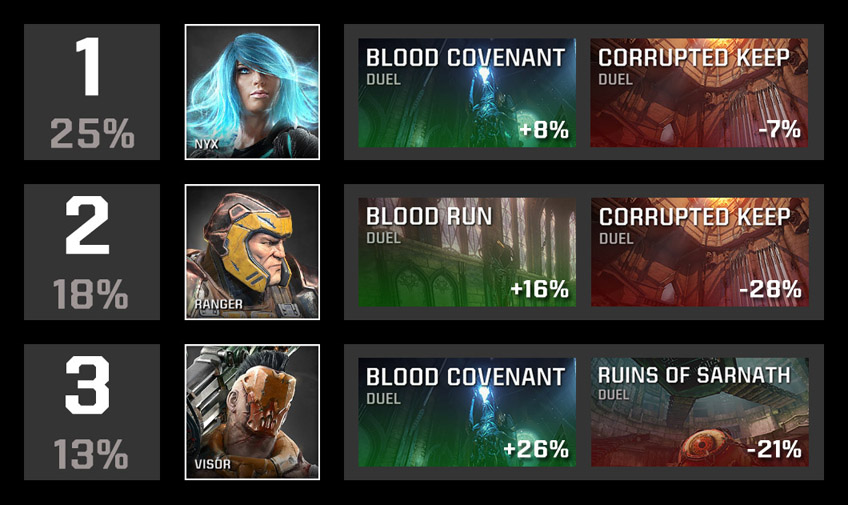Open the Ruins of Sarnath map tile
The height and width of the screenshot is (505, 848).
click(x=699, y=412)
